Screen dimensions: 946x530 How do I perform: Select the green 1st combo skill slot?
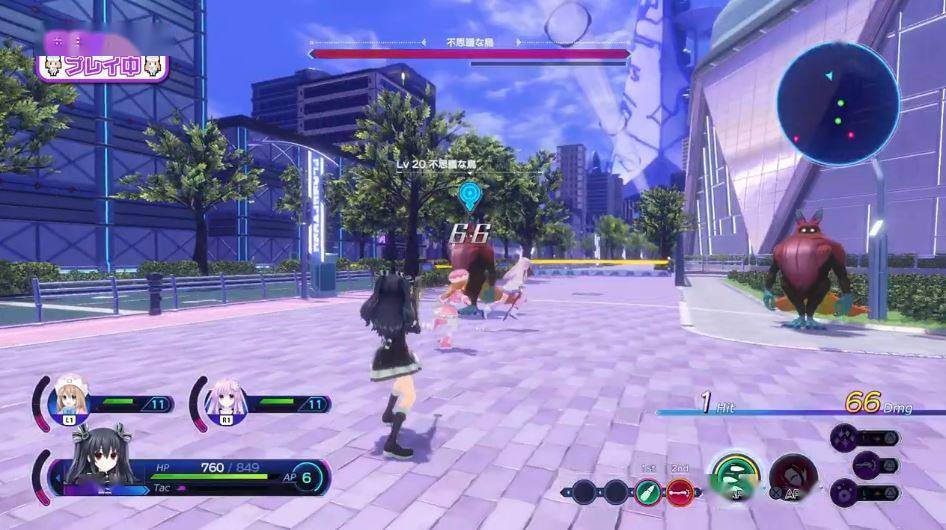click(647, 491)
